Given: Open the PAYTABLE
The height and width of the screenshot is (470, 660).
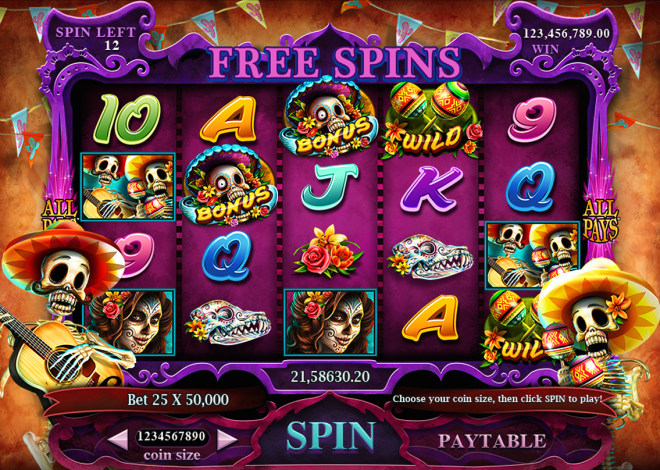Looking at the screenshot, I should click(x=492, y=440).
